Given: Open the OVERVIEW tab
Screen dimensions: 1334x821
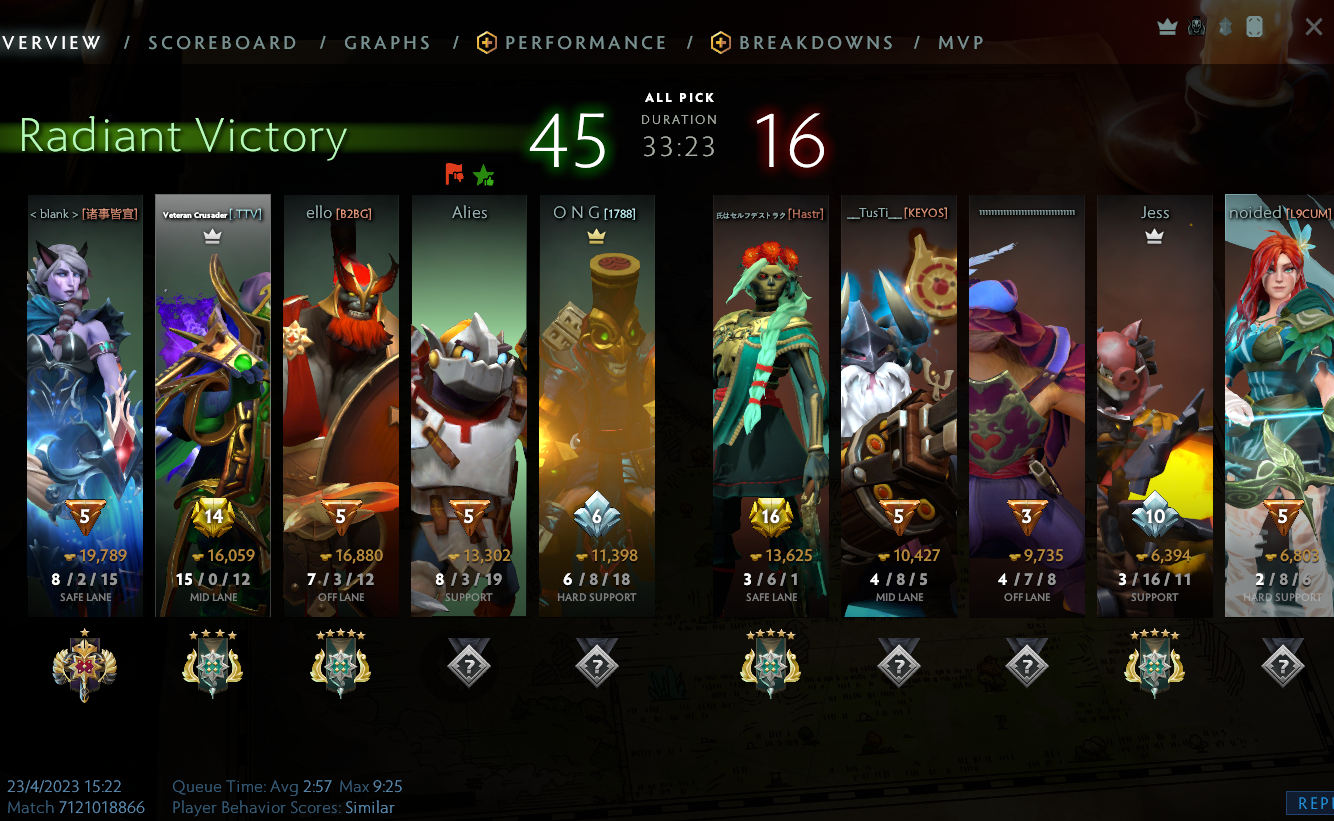Looking at the screenshot, I should (50, 42).
